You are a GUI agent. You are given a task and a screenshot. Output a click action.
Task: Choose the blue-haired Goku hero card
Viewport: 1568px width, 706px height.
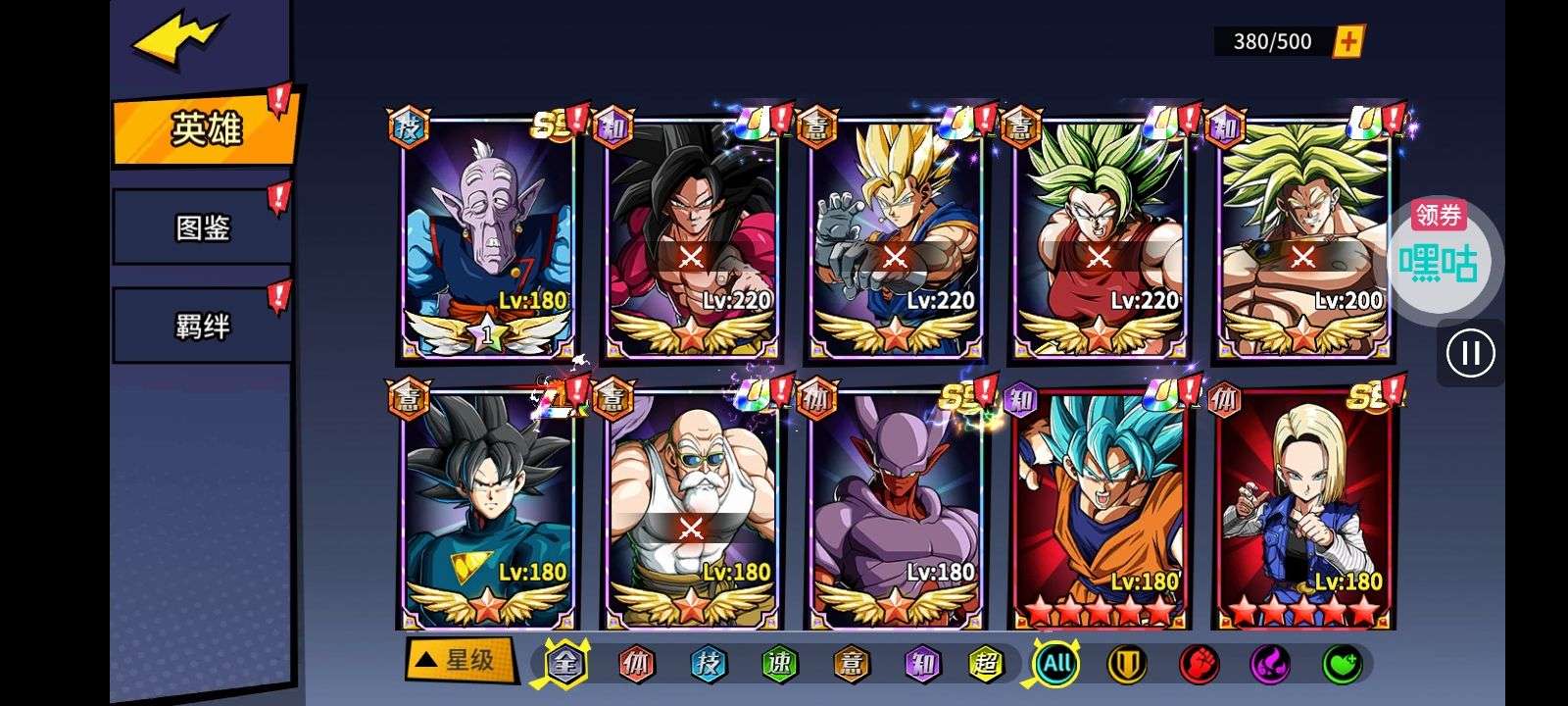point(1099,510)
